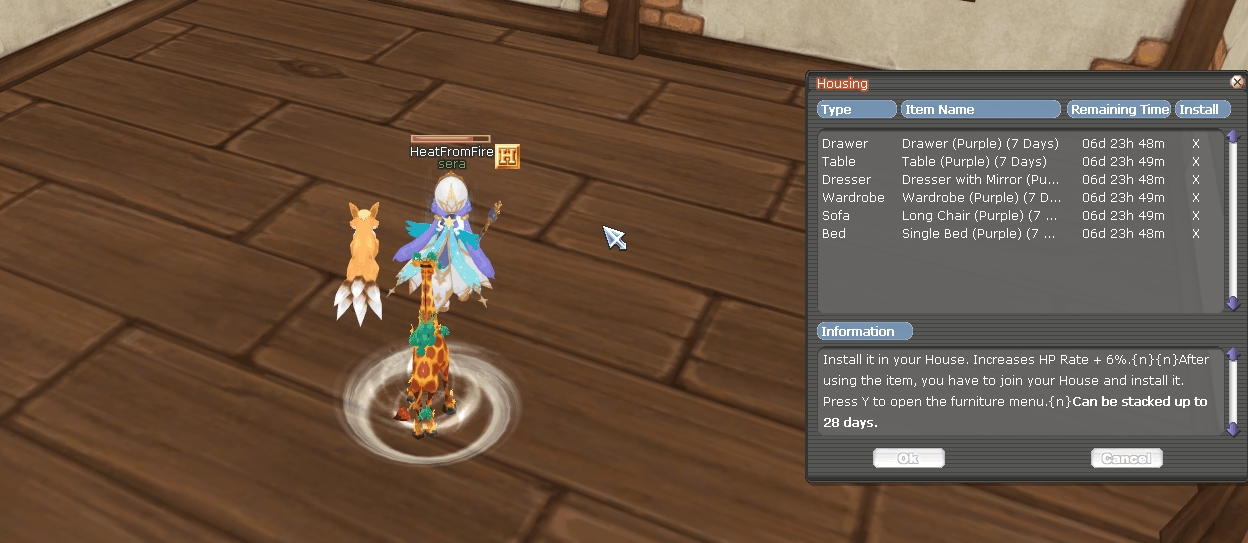Click Information box scroll-down arrow
Viewport: 1248px width, 543px height.
click(1233, 429)
